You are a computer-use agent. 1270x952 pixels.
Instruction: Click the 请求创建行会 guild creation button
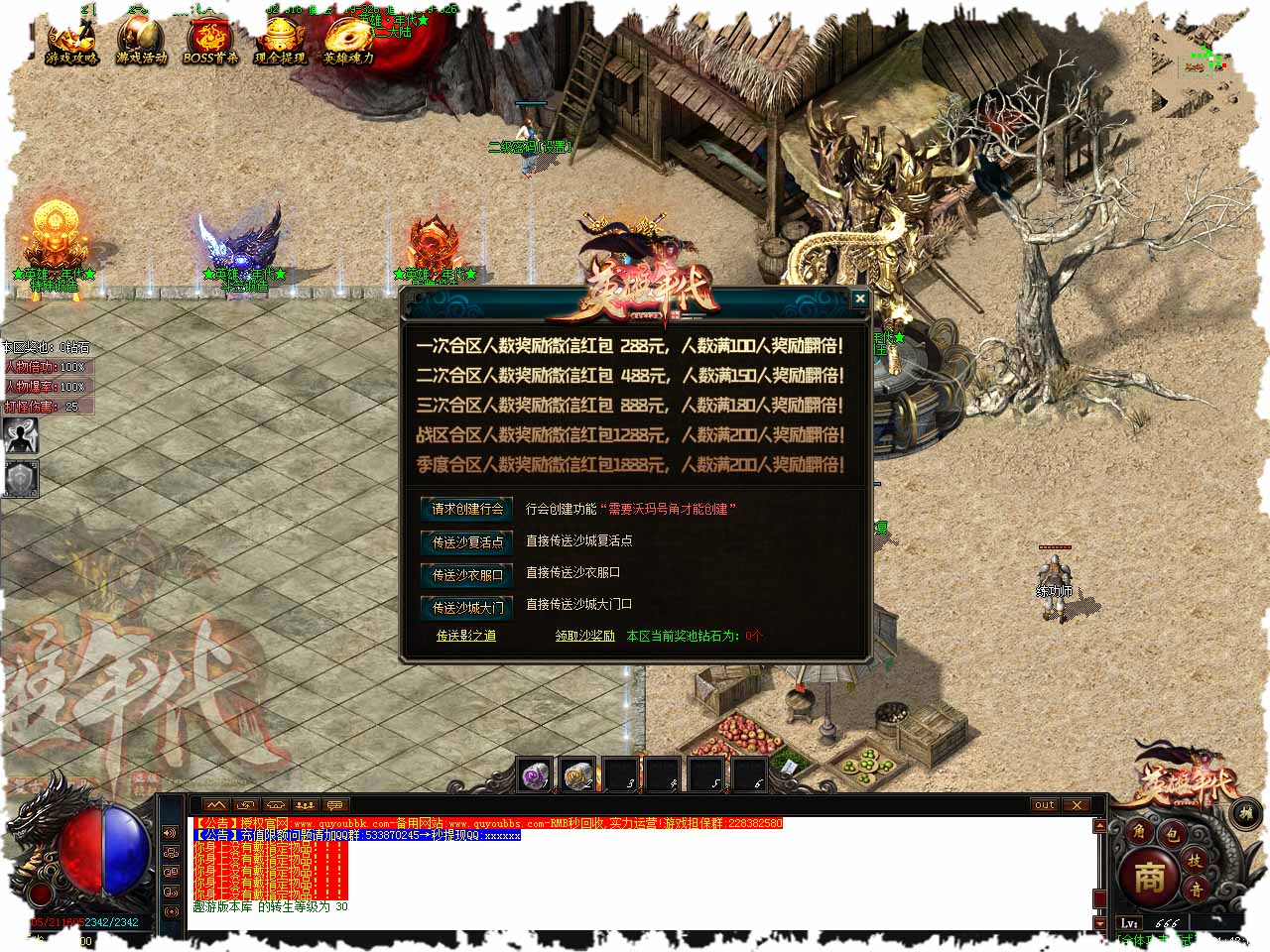pos(467,509)
